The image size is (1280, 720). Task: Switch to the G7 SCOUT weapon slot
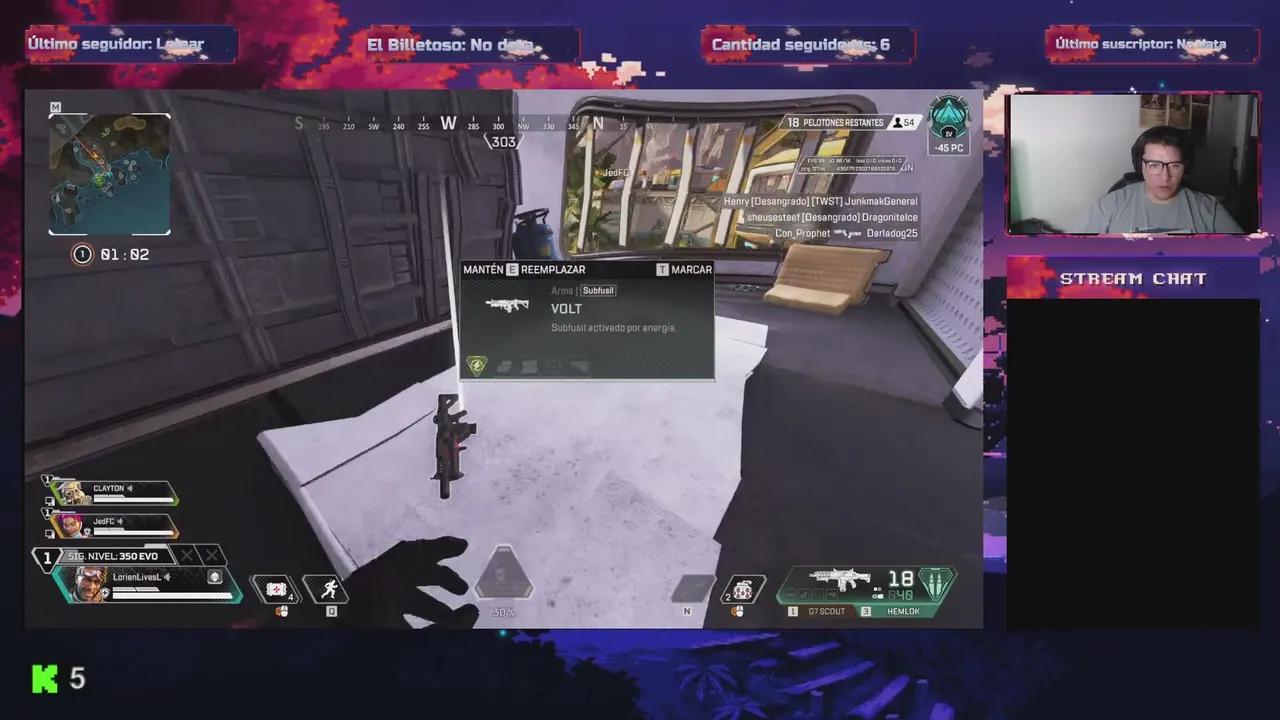click(x=825, y=611)
